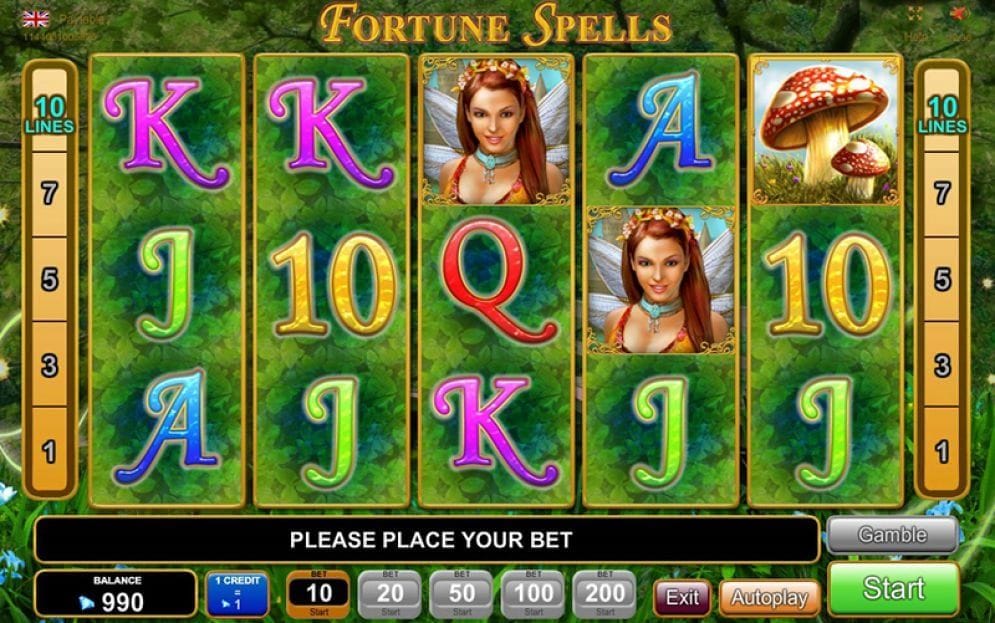Open the Gamble feature
This screenshot has width=995, height=623.
892,535
